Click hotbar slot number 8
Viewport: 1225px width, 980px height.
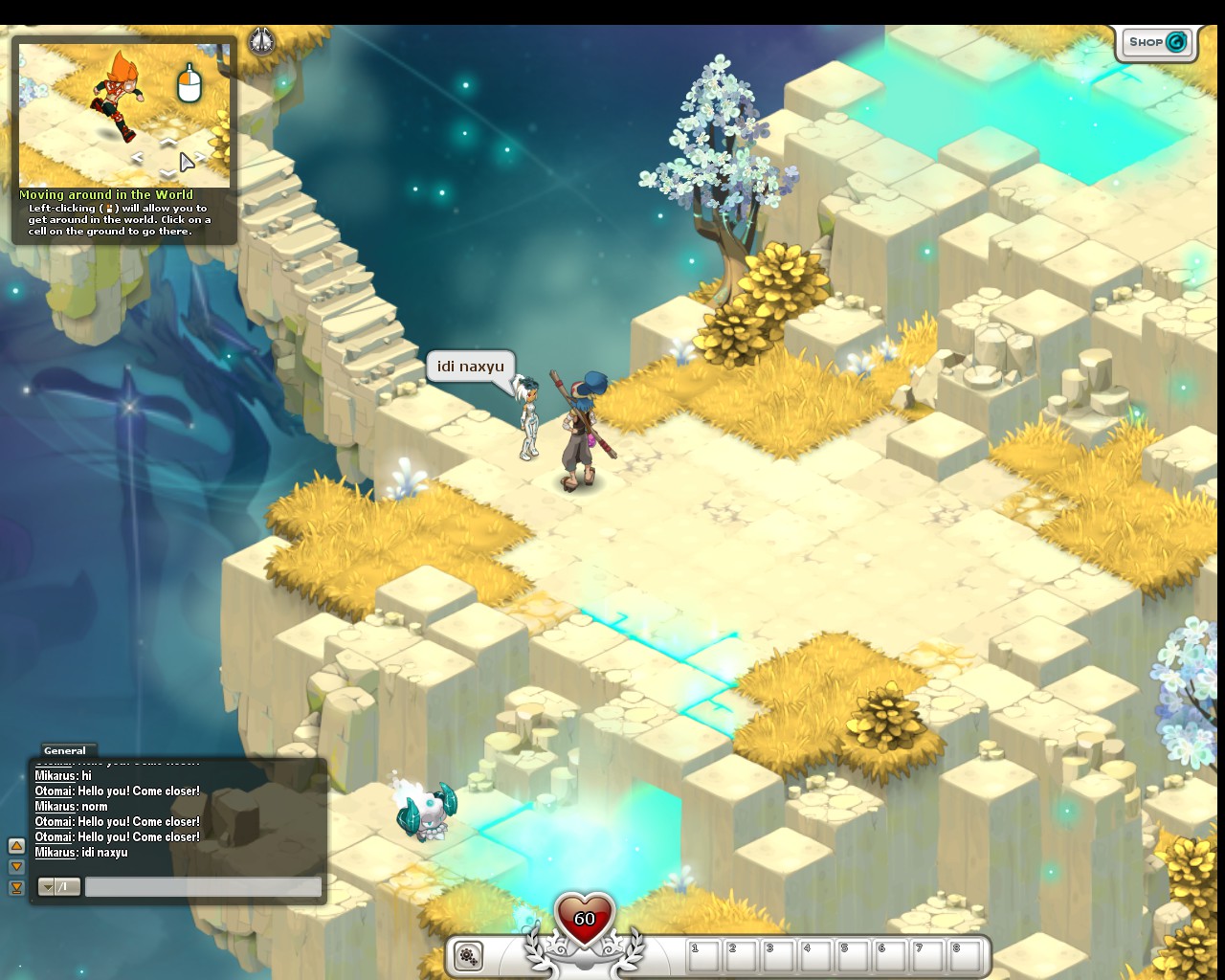(964, 954)
